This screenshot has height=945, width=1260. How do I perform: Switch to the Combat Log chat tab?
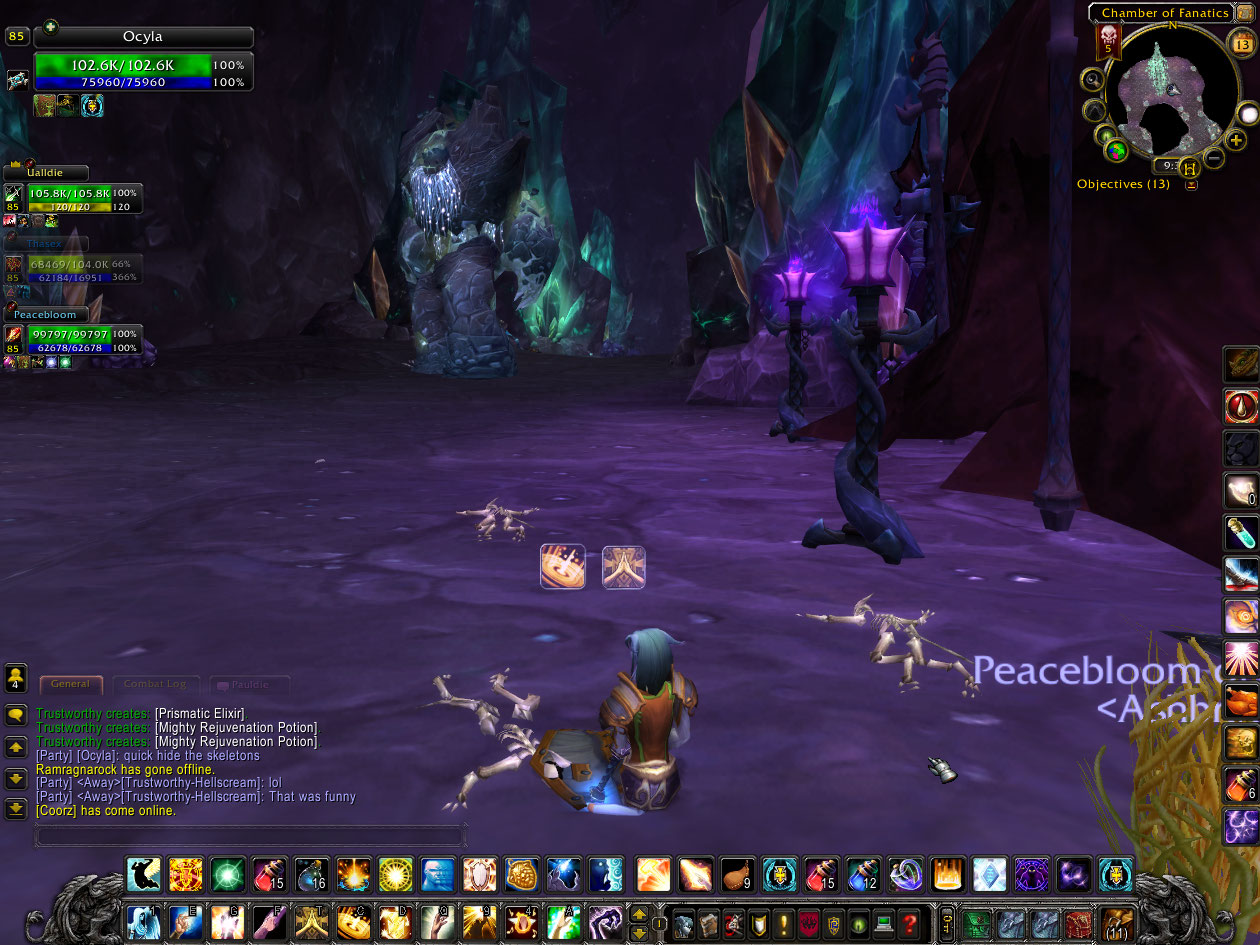[x=154, y=684]
